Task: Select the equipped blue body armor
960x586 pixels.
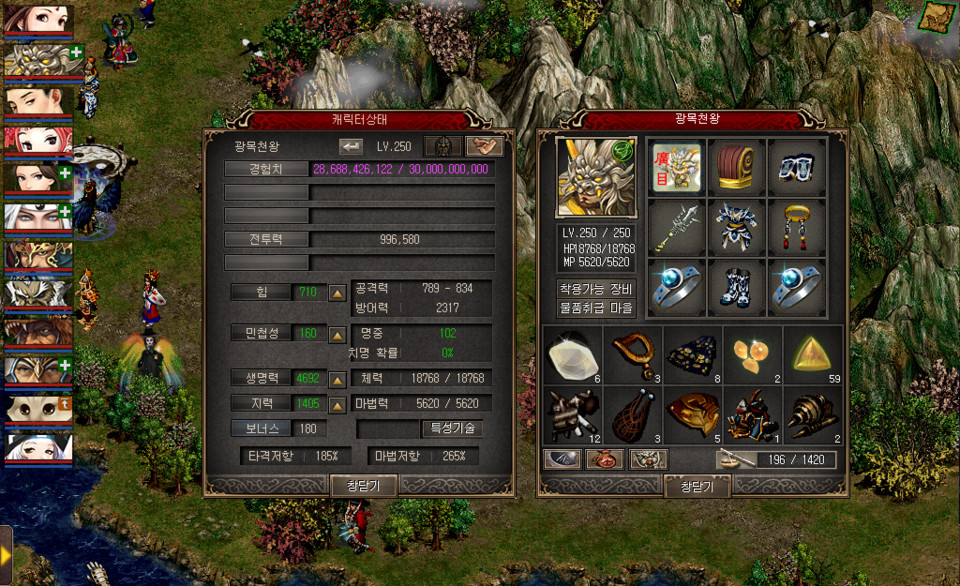Action: tap(736, 228)
